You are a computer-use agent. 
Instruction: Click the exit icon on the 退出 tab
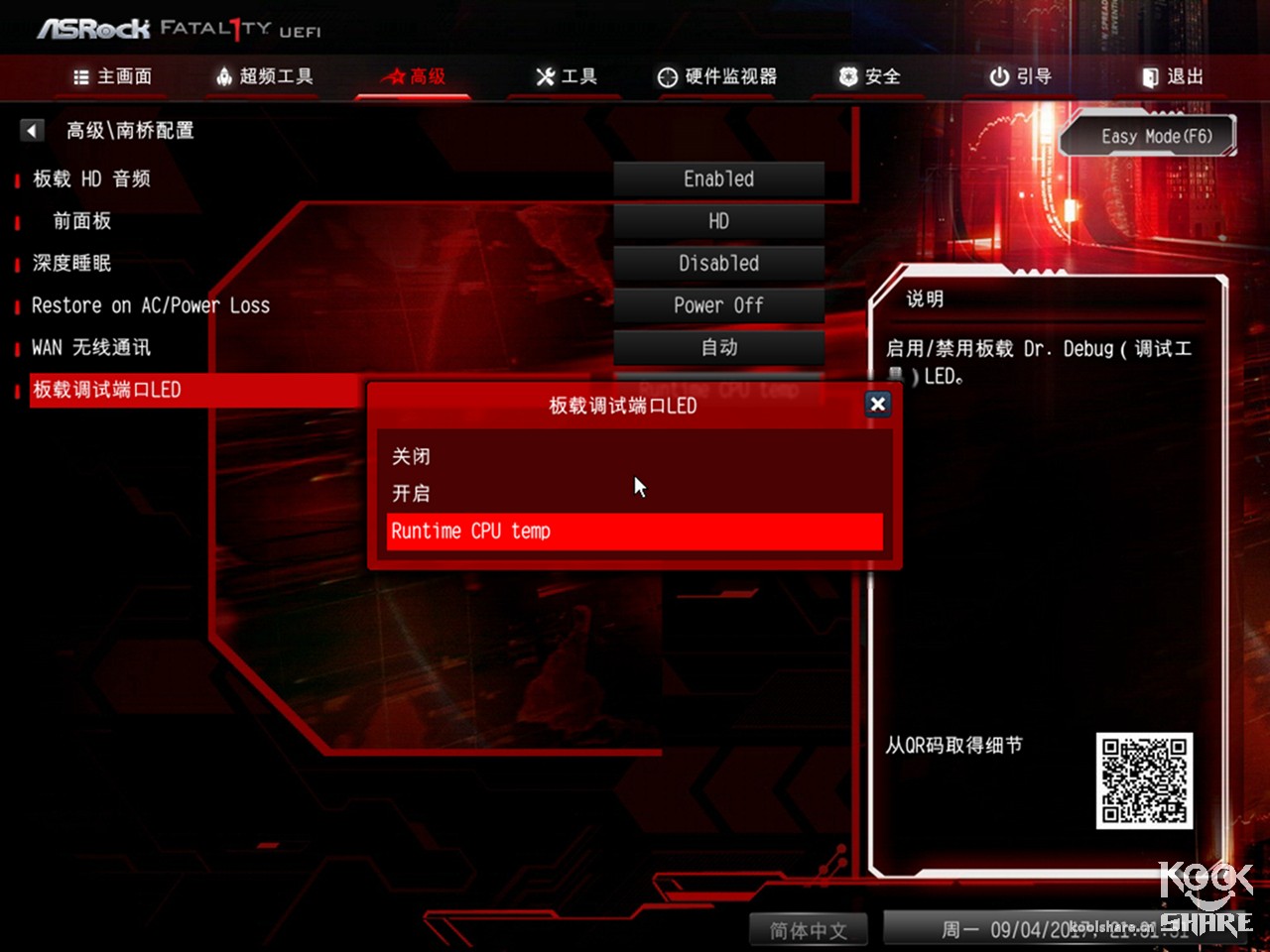point(1150,76)
